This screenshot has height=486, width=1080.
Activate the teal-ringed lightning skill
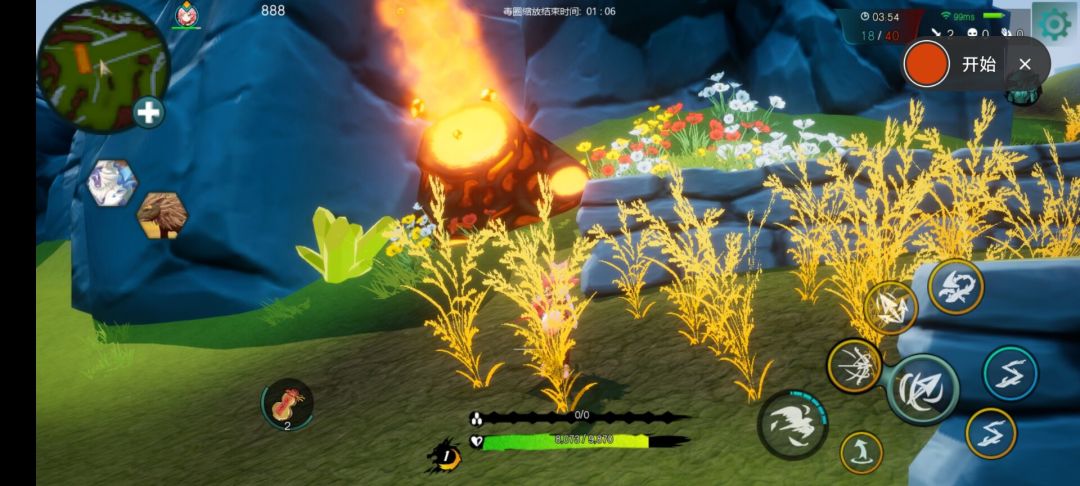[x=1010, y=373]
